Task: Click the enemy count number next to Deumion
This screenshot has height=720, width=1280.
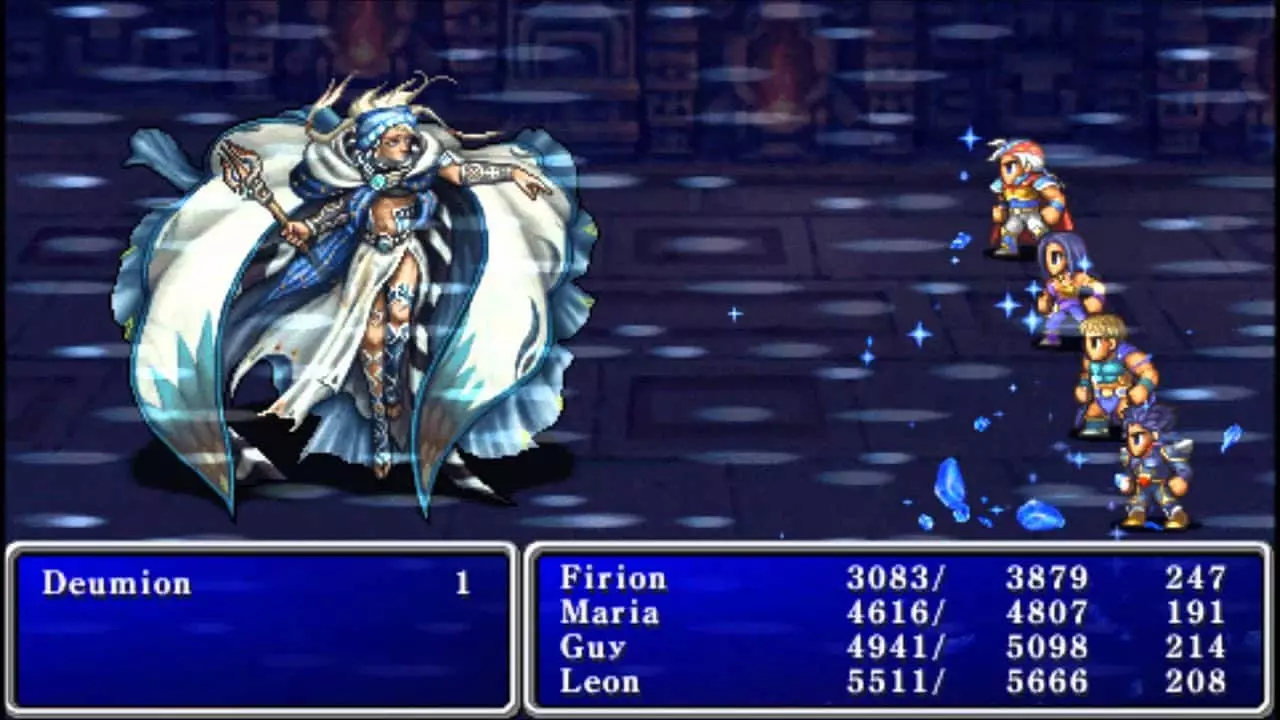Action: (x=460, y=583)
